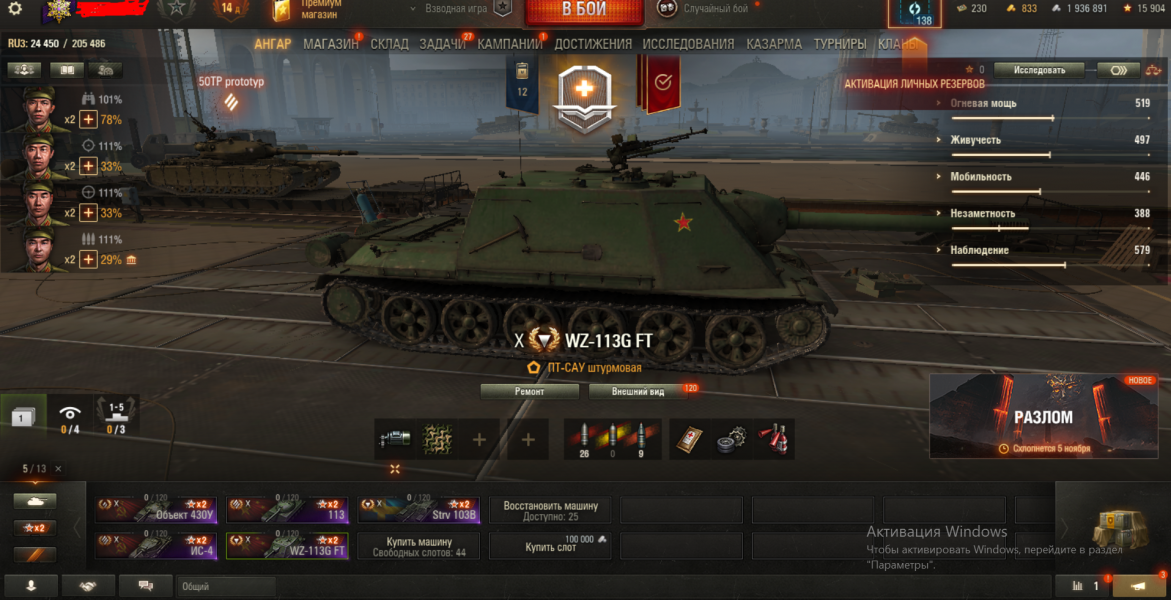Start battle with the В БОЙ button

pos(584,10)
